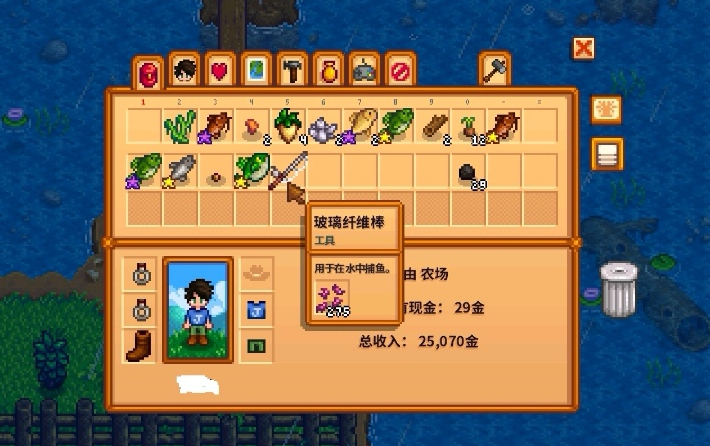Pick the grey fish with gold star
Image resolution: width=710 pixels, height=446 pixels.
pos(182,170)
